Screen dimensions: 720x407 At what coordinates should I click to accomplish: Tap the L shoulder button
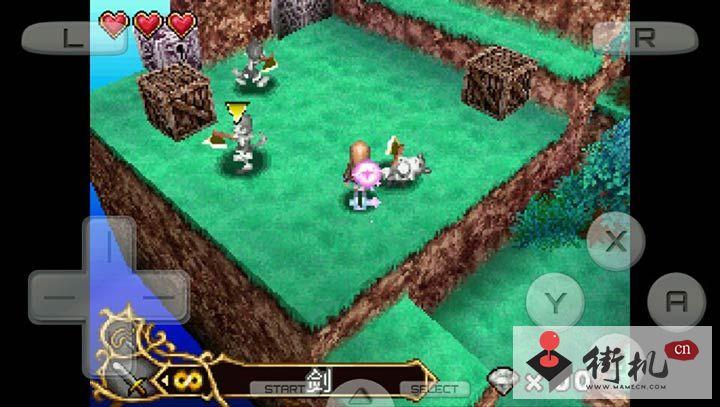pos(69,38)
